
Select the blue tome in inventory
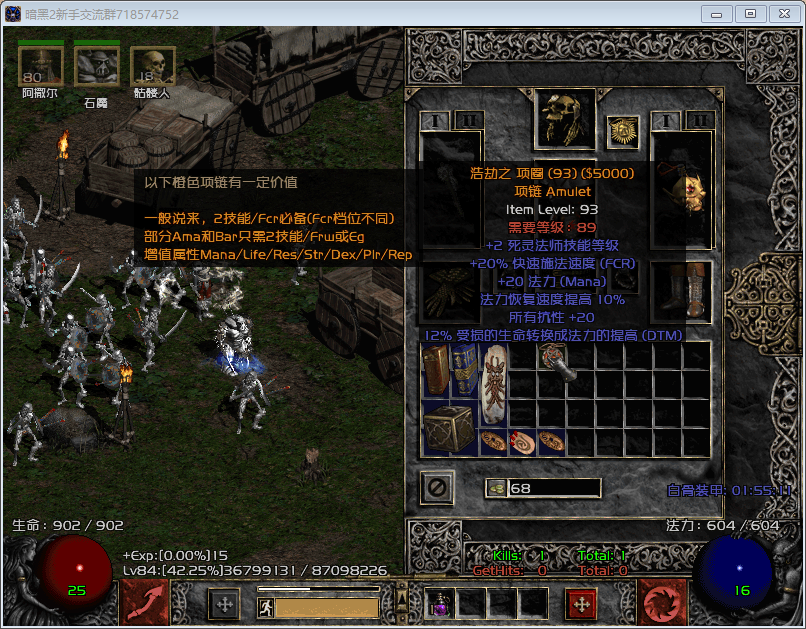point(465,371)
